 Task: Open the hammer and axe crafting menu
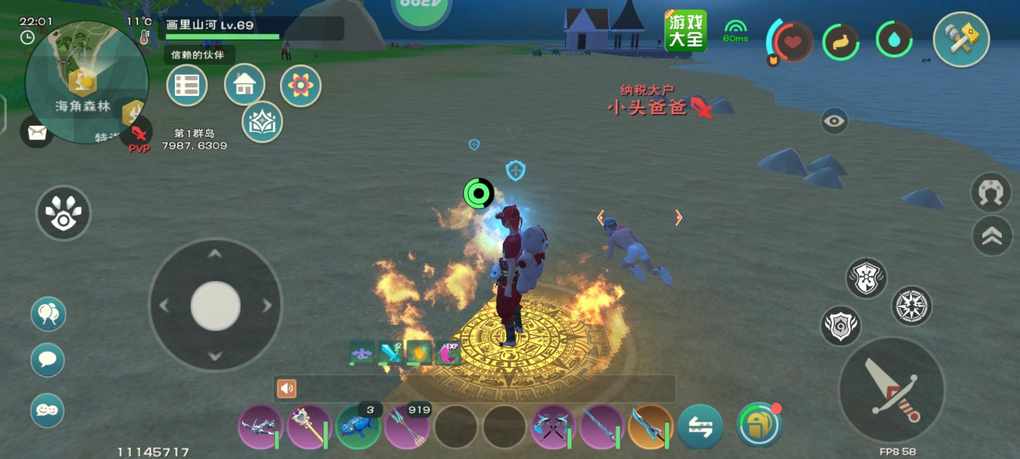(961, 40)
